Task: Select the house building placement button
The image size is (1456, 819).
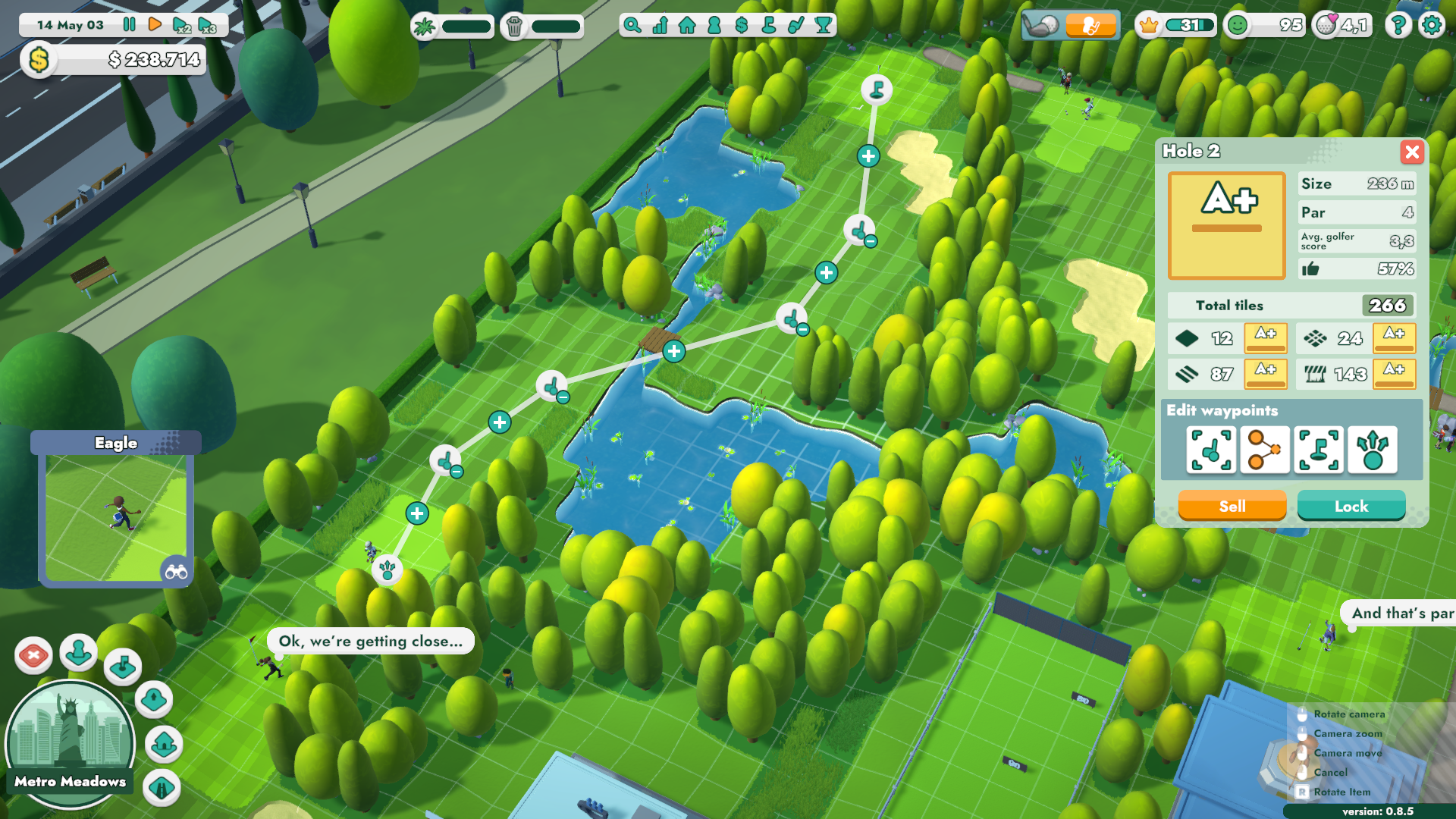Action: 164,745
